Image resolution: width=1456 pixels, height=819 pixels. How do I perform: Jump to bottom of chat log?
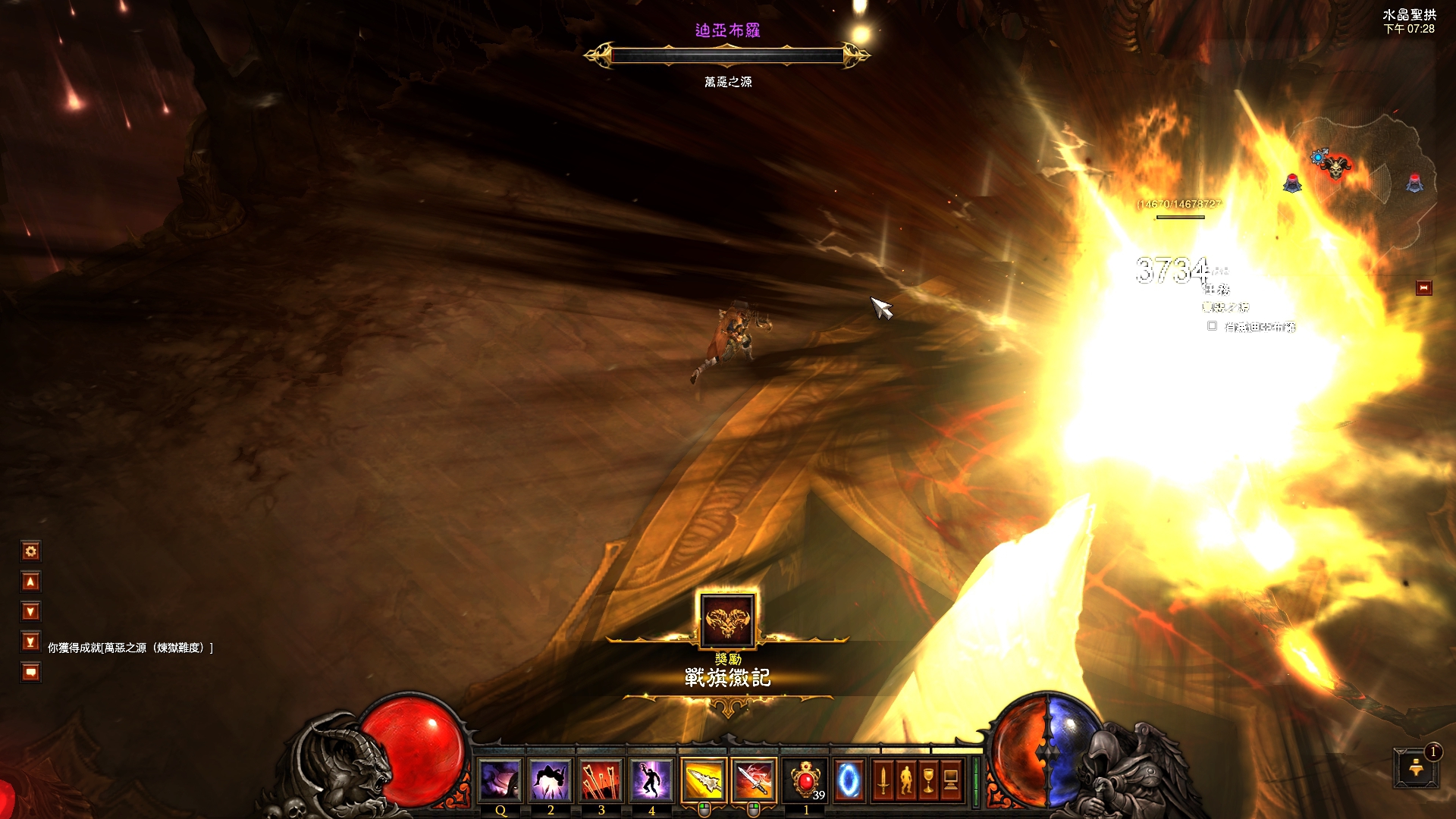click(x=31, y=642)
